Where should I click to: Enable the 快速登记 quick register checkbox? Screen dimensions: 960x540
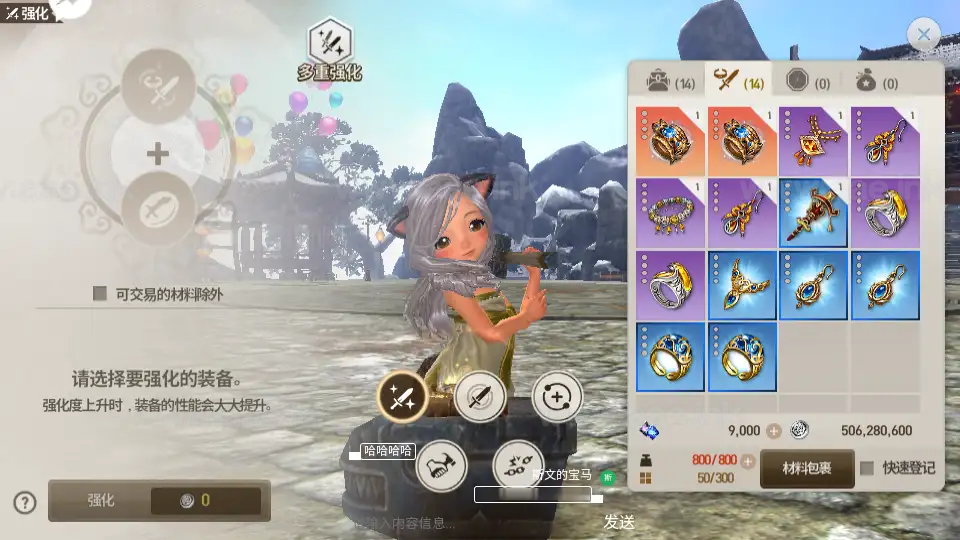pos(867,468)
